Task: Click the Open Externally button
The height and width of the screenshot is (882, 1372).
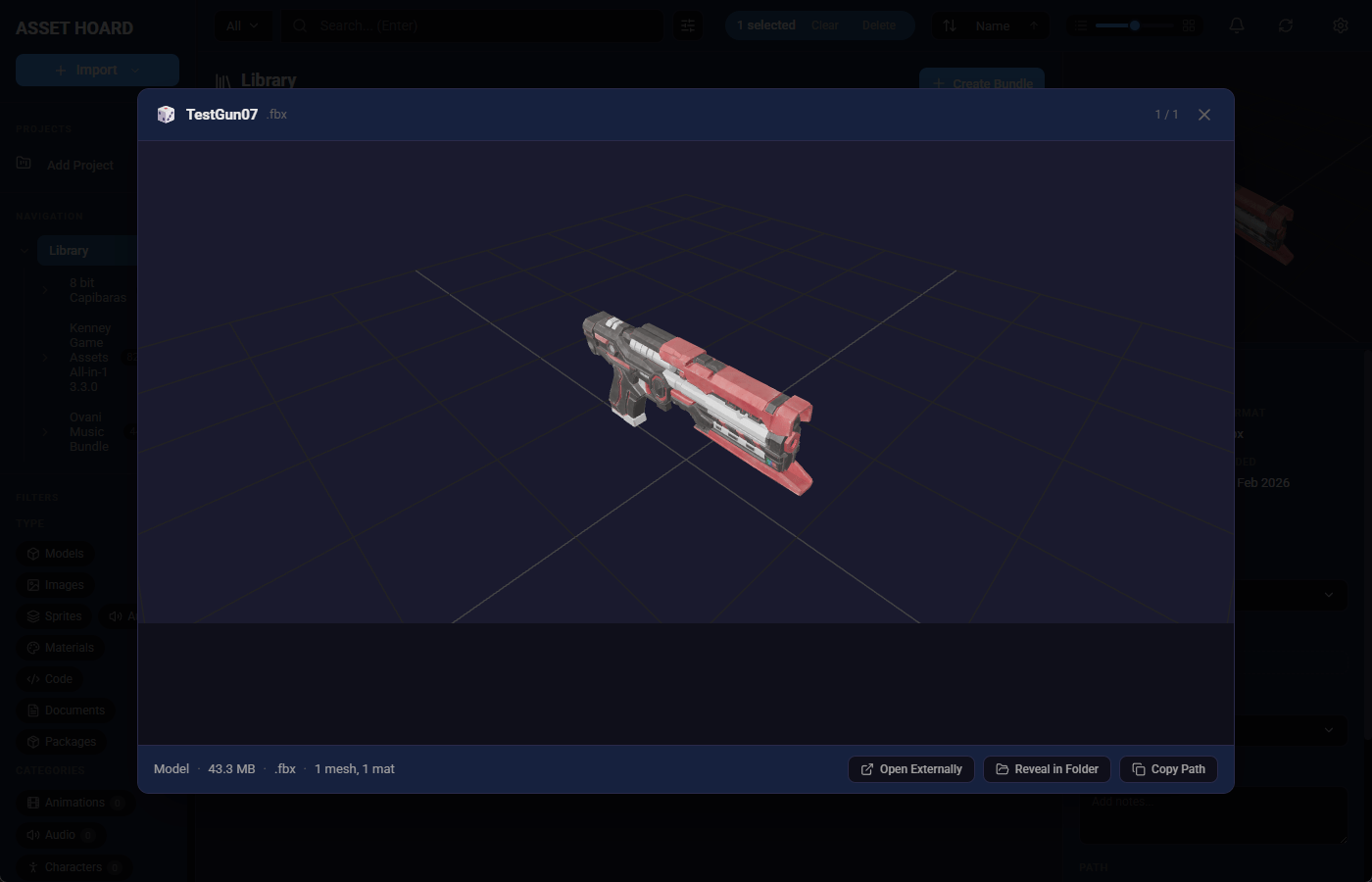Action: tap(910, 768)
